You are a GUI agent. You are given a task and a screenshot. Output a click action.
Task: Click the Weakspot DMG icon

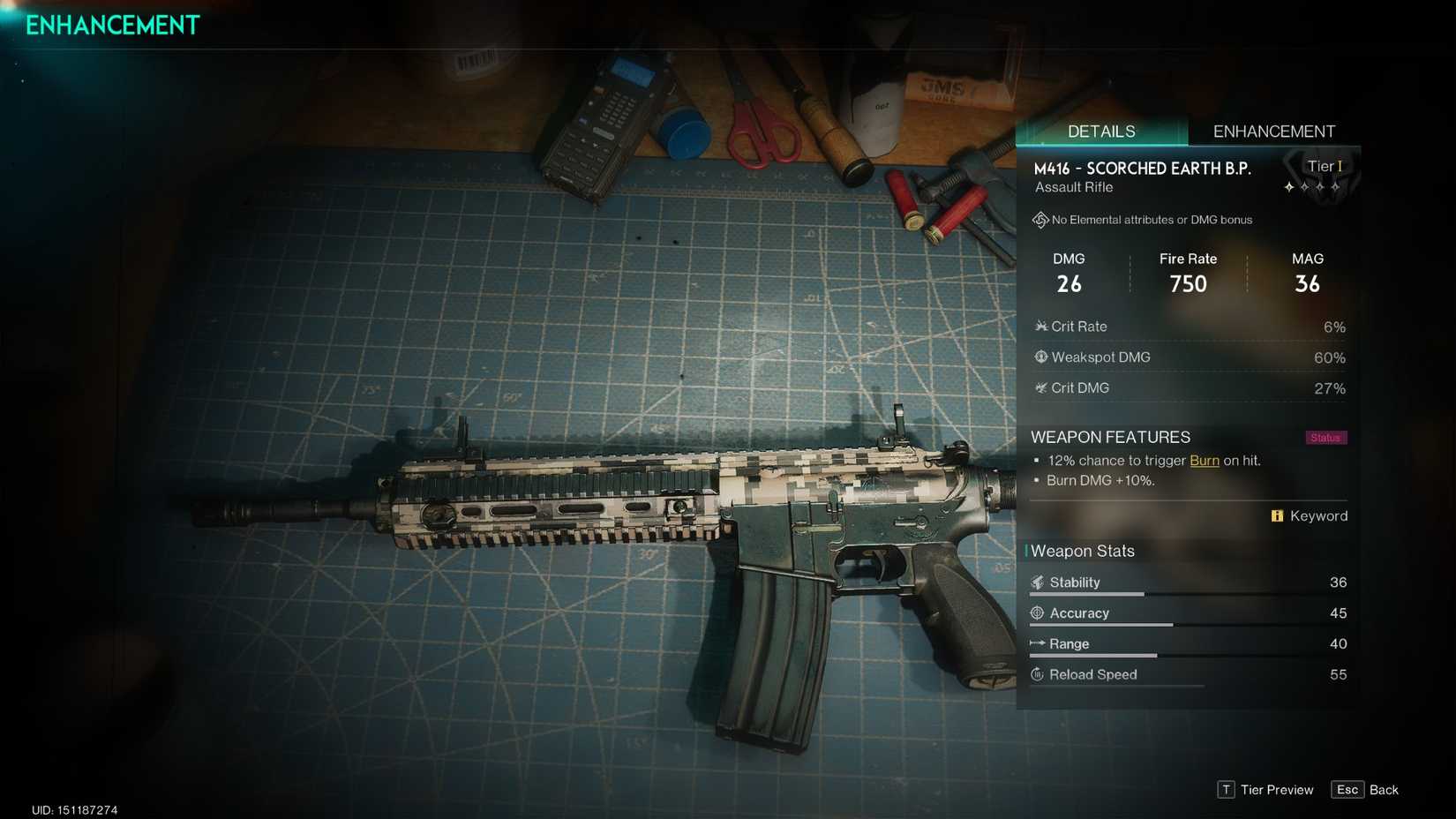click(1042, 357)
